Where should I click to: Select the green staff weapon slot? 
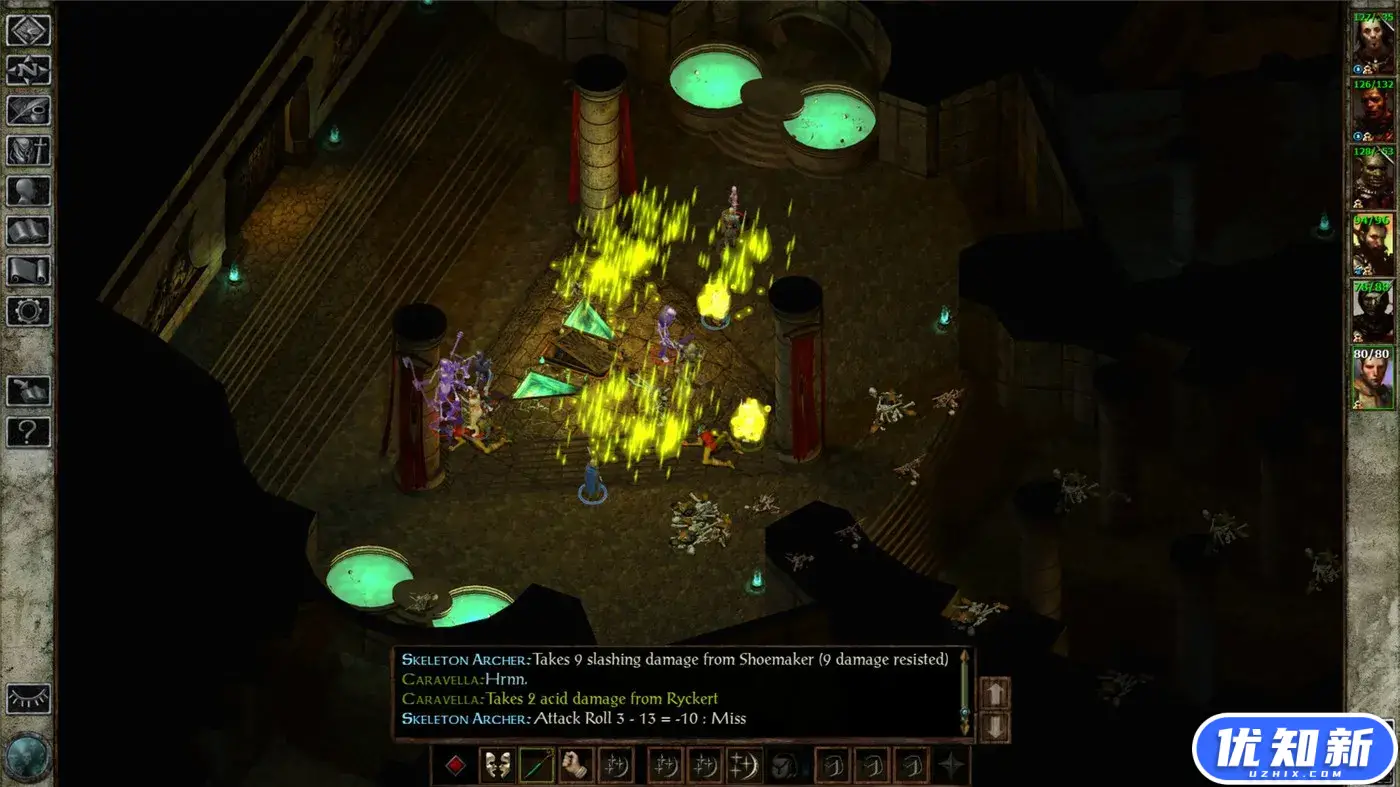pyautogui.click(x=536, y=766)
